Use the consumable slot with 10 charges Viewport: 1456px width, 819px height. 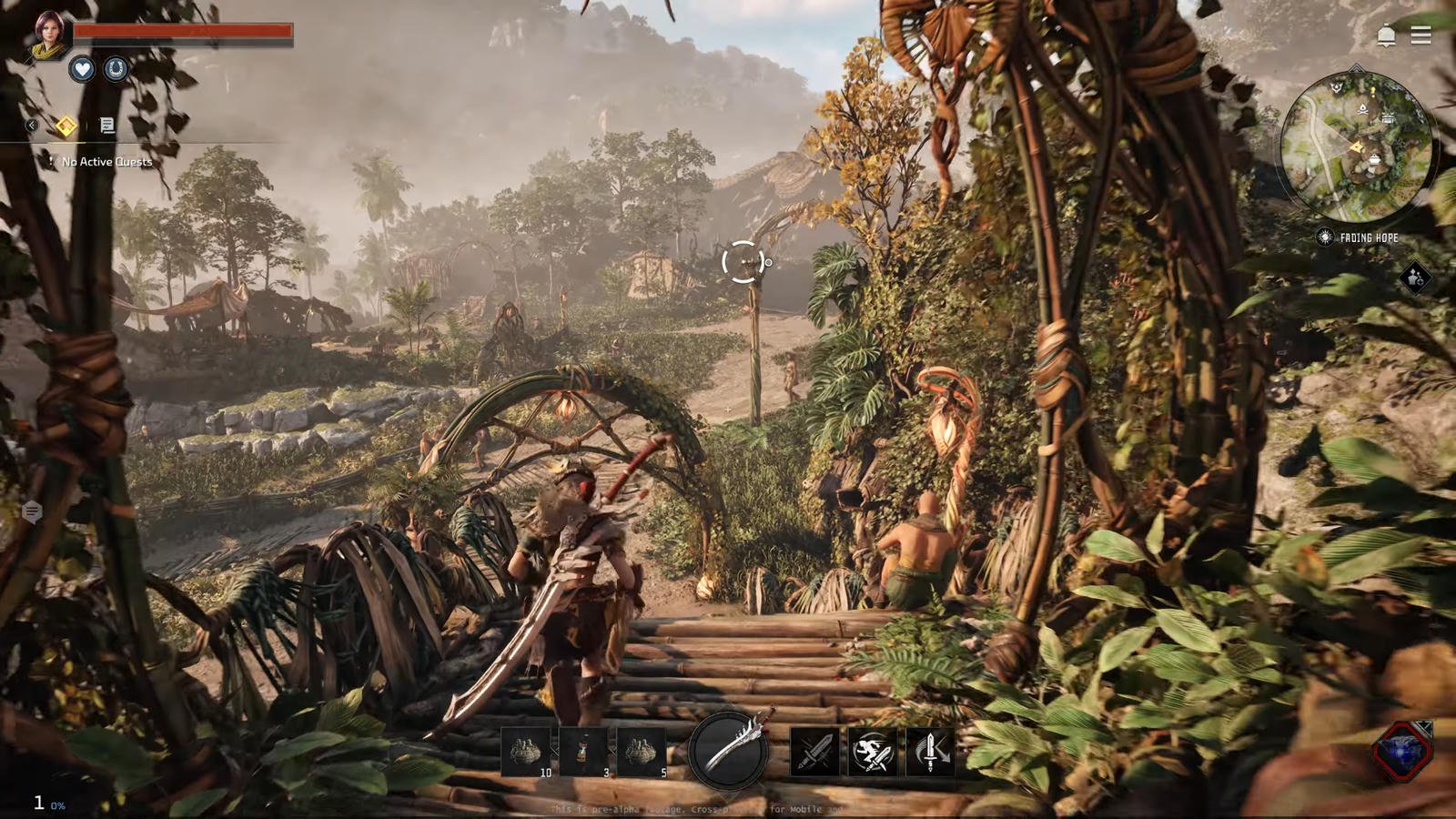(x=526, y=752)
